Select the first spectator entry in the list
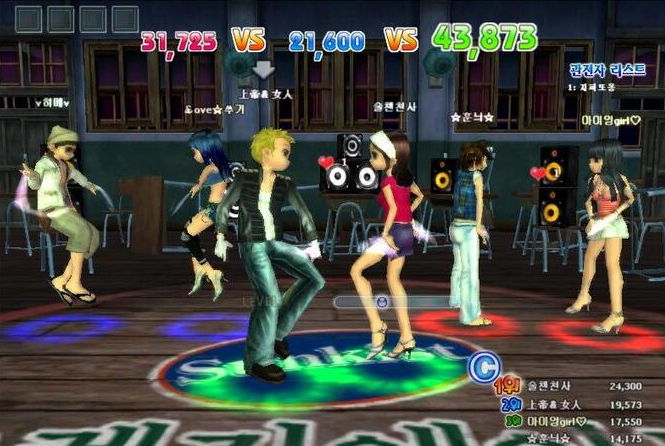This screenshot has width=665, height=446. pos(594,87)
